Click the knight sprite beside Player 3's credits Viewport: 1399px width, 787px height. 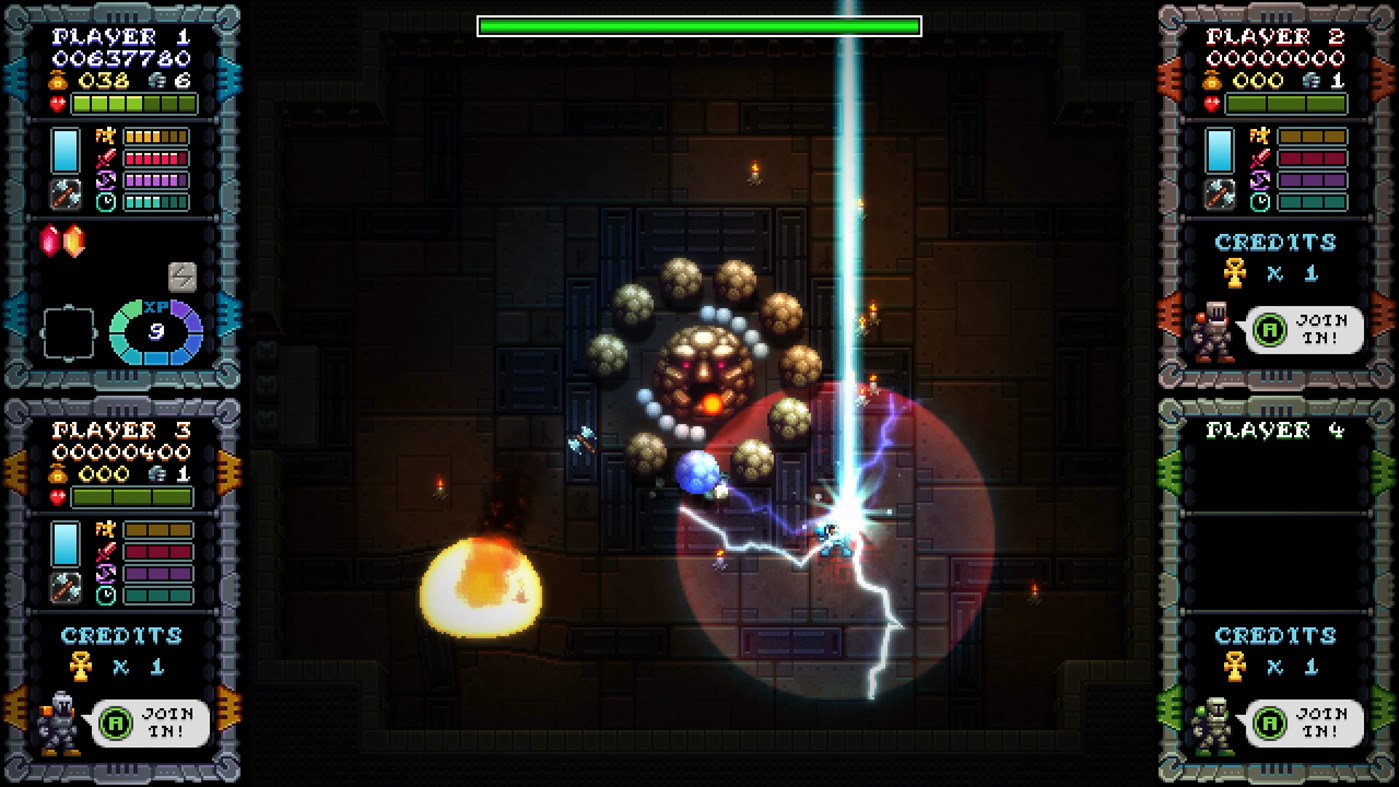coord(60,722)
